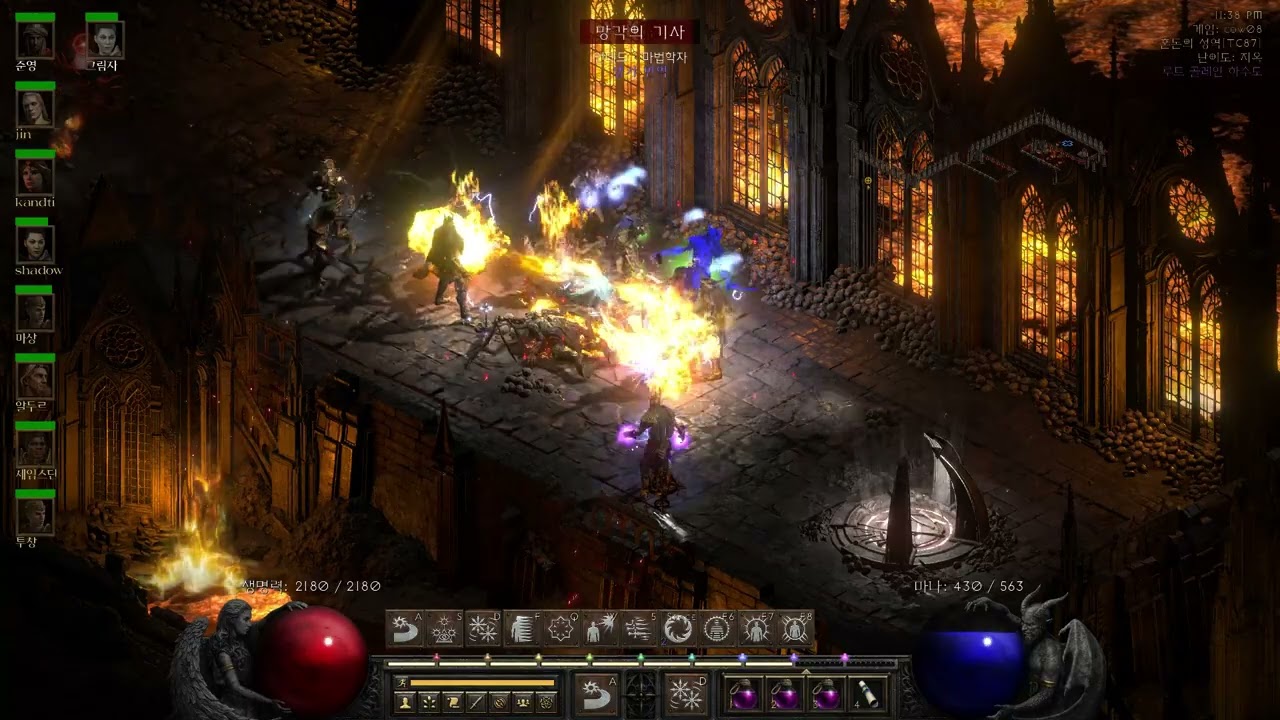
Task: Open the quest scroll icon in mini panel
Action: pos(453,703)
